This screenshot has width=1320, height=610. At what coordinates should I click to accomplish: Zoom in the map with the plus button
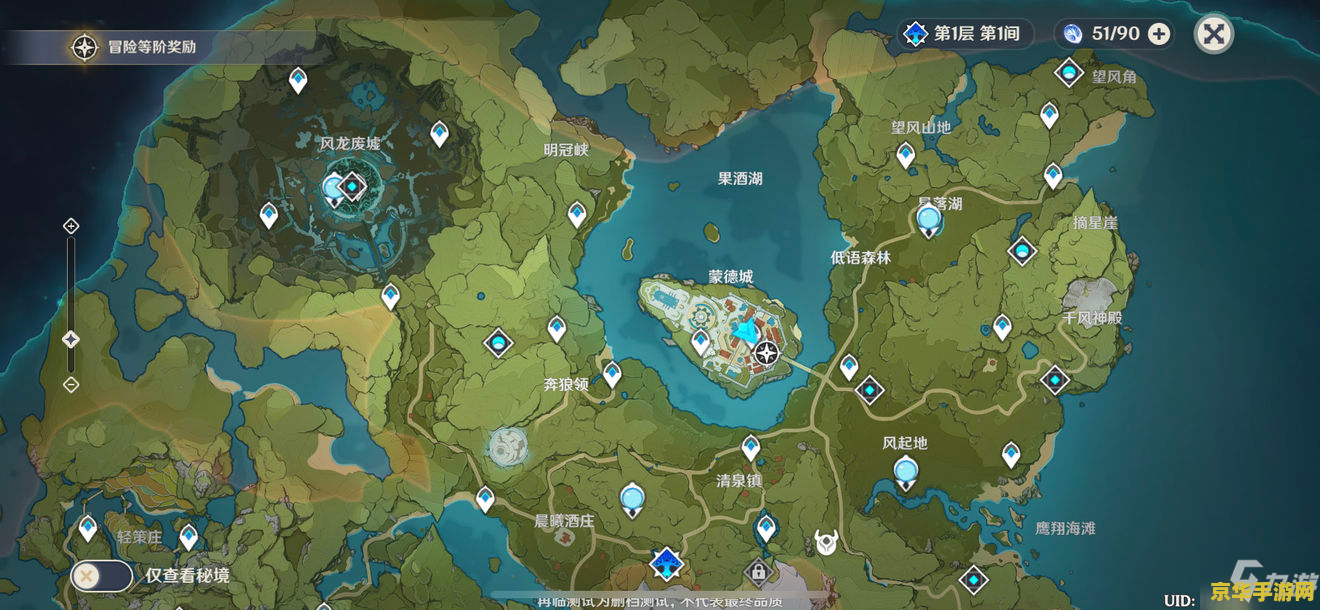point(71,226)
